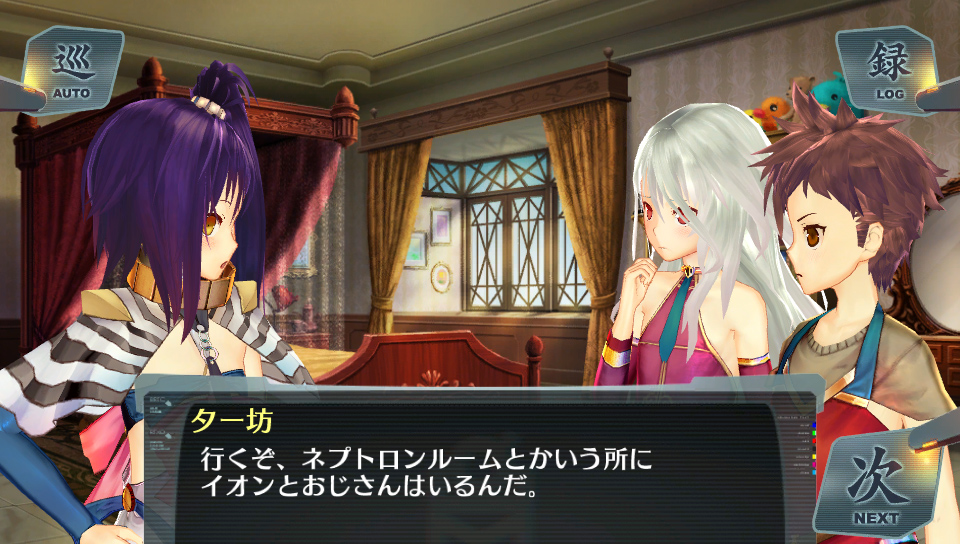Image resolution: width=960 pixels, height=544 pixels.
Task: Enable AUTO dialogue advance
Action: pos(71,69)
